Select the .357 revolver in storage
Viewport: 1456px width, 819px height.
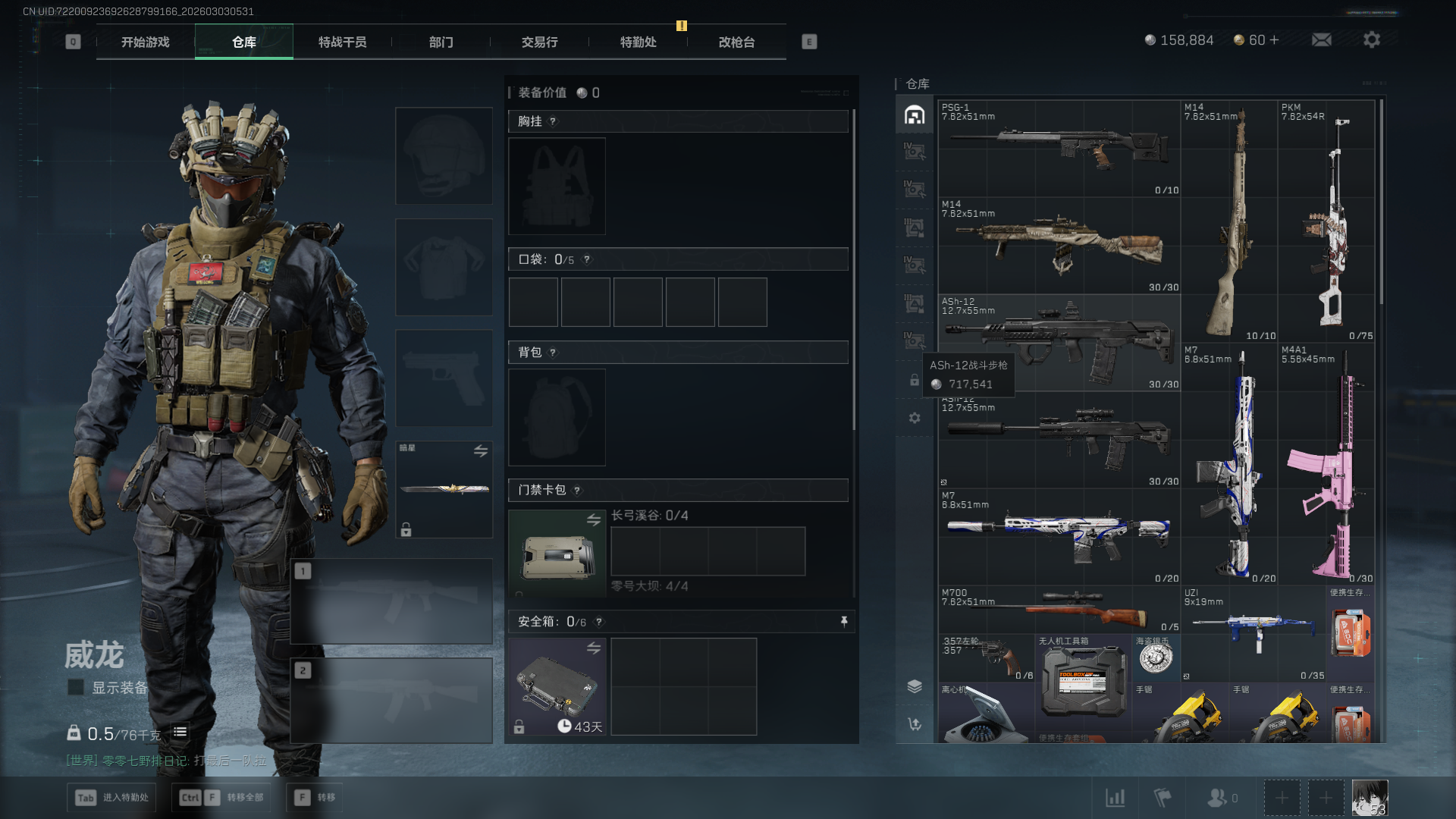tap(987, 658)
